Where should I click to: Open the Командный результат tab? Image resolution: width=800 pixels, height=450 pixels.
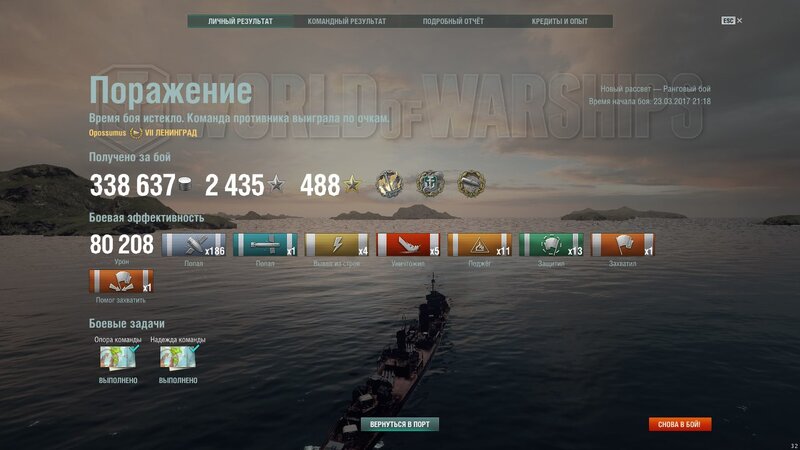tap(346, 21)
